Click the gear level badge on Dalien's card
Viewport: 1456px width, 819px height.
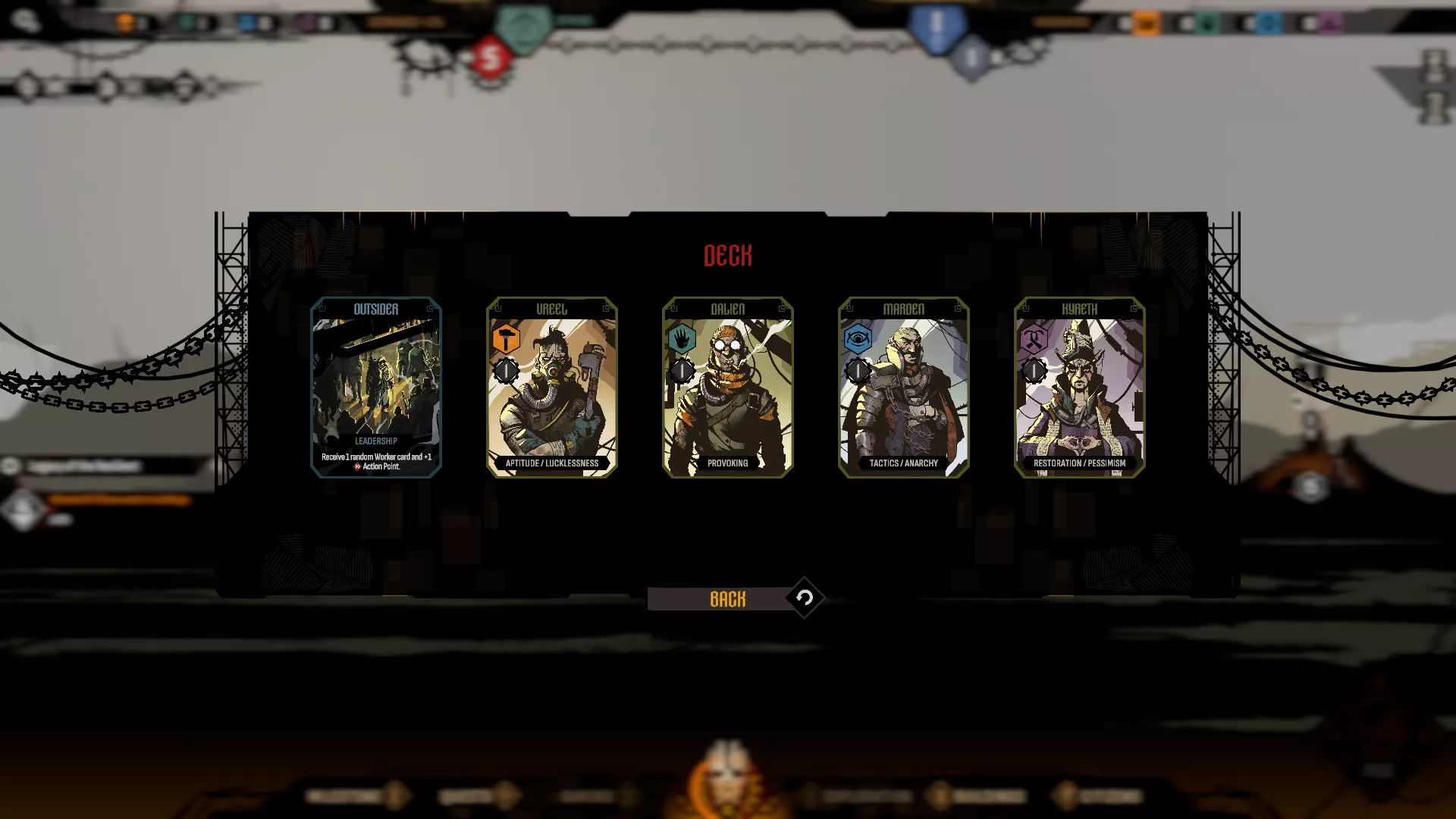tap(682, 372)
